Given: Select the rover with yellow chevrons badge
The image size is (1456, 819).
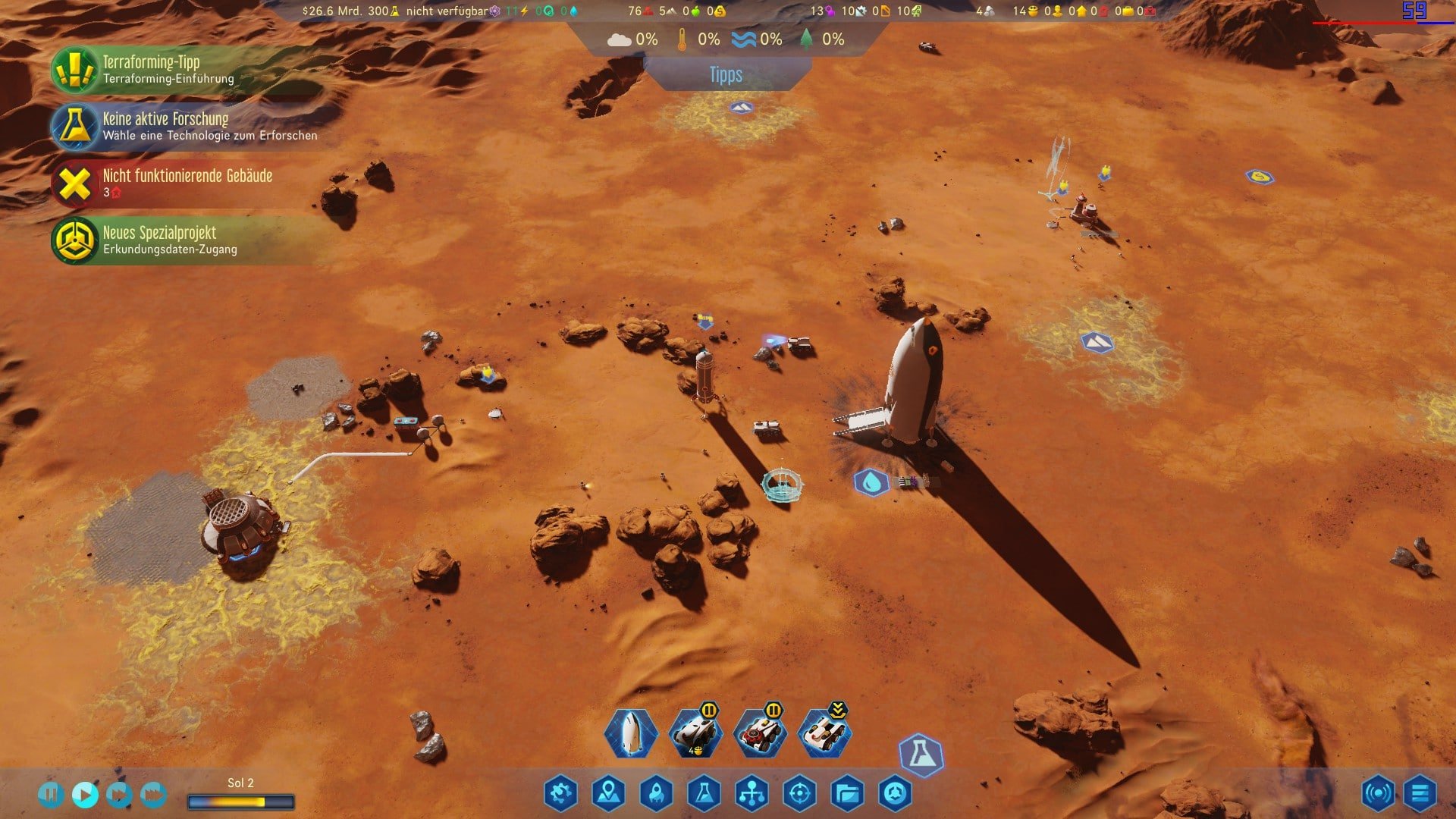Looking at the screenshot, I should pyautogui.click(x=824, y=733).
